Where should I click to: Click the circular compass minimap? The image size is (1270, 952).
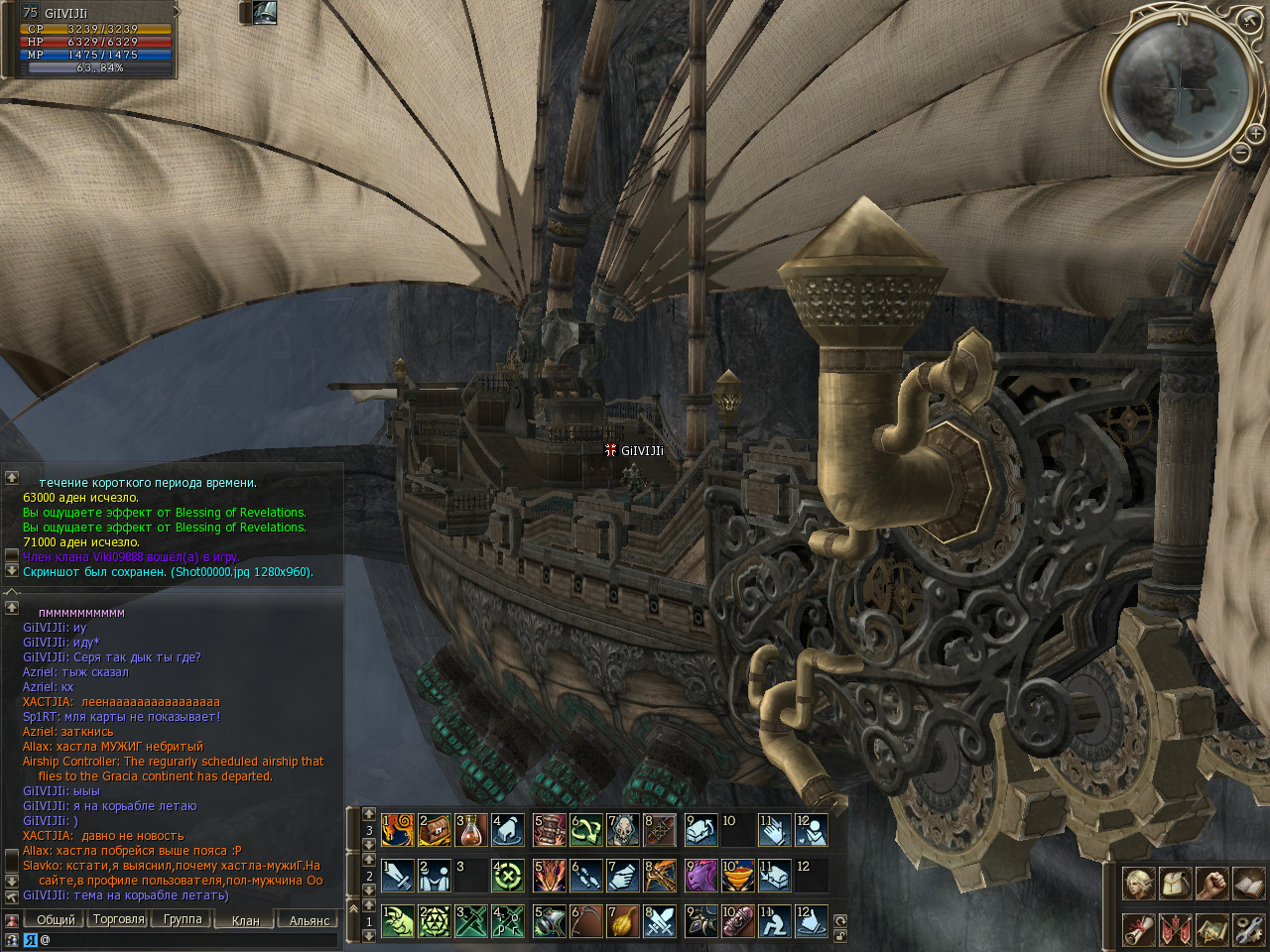1179,87
